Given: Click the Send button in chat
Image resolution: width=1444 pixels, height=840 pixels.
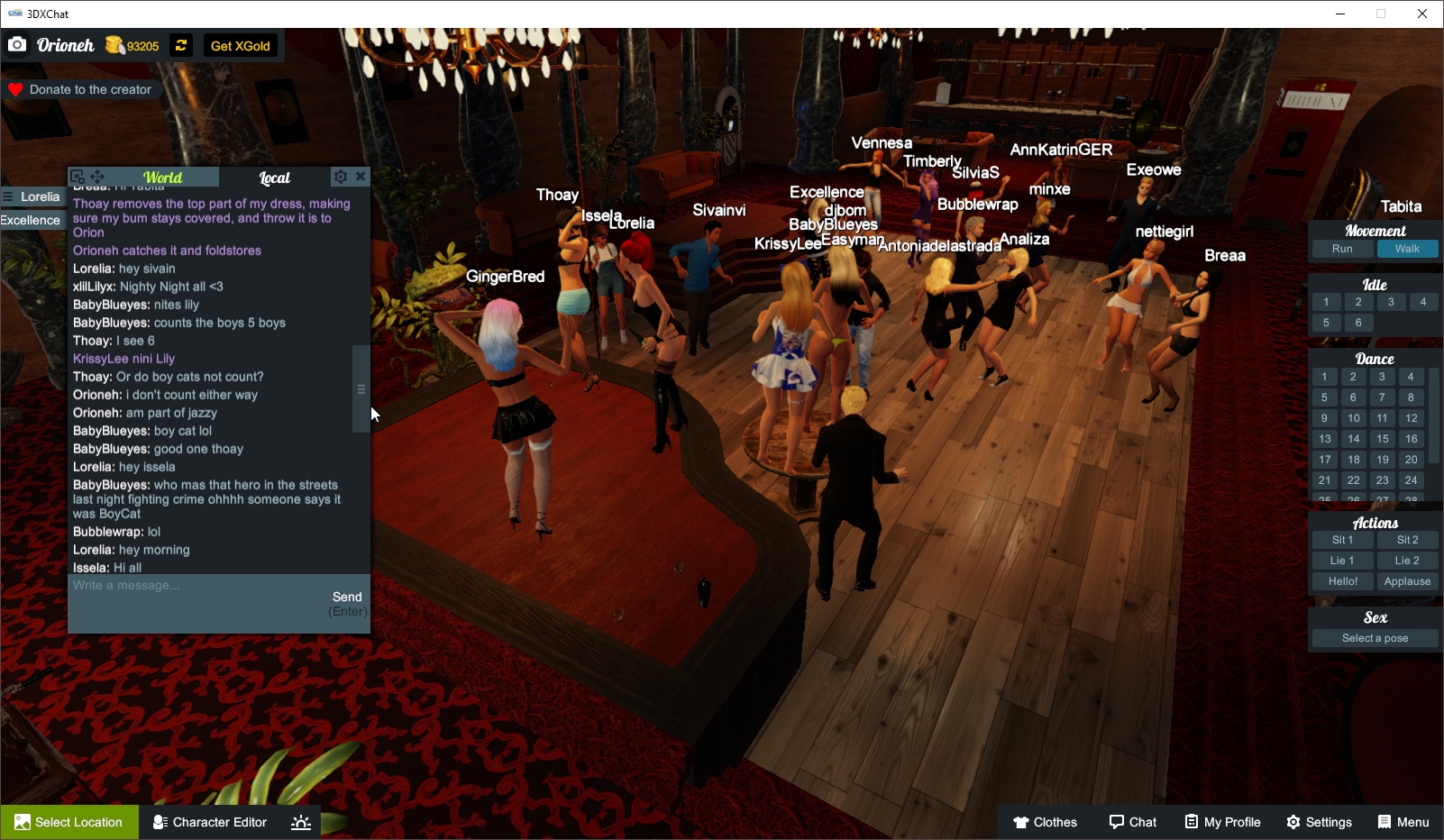Looking at the screenshot, I should click(348, 596).
